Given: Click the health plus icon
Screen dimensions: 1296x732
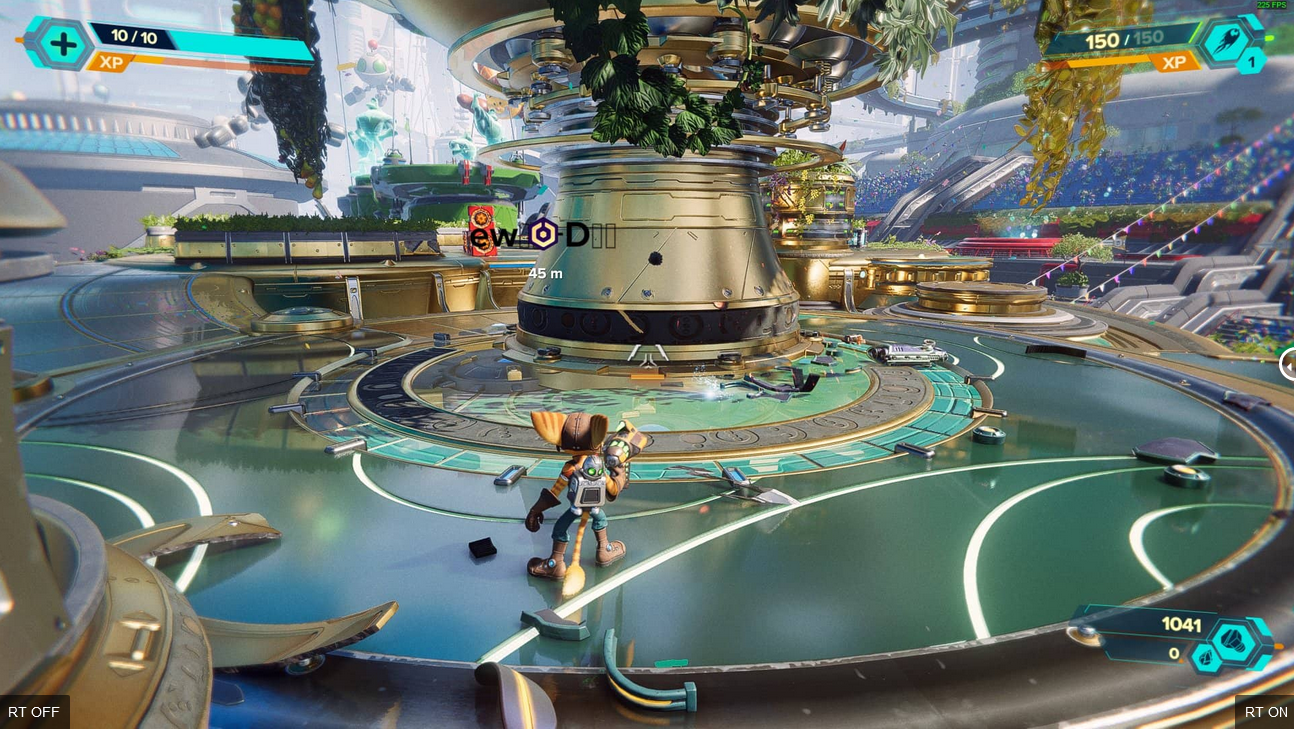Looking at the screenshot, I should coord(62,44).
